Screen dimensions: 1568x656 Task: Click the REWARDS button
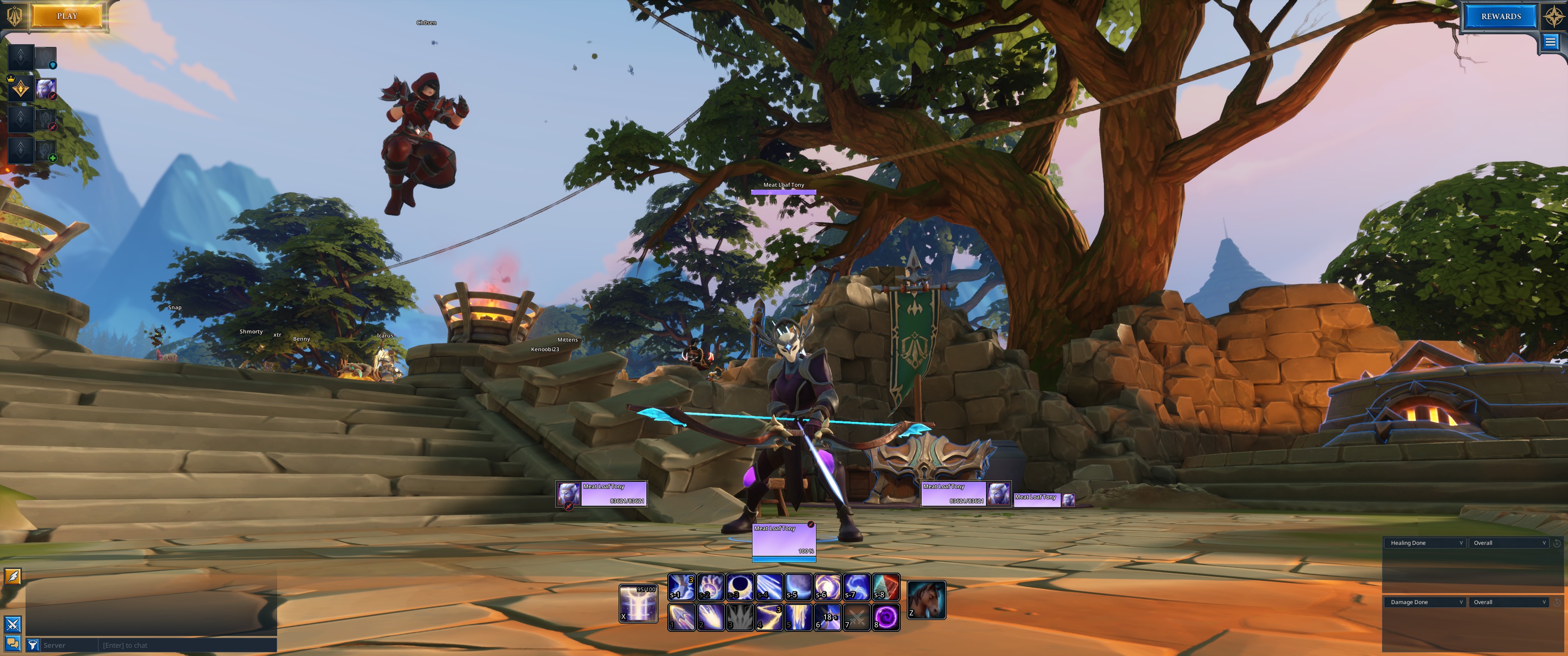click(x=1500, y=16)
